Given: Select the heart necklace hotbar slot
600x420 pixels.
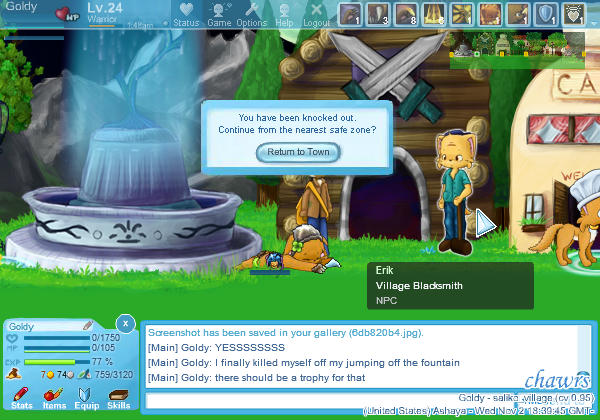Looking at the screenshot, I should (x=575, y=13).
